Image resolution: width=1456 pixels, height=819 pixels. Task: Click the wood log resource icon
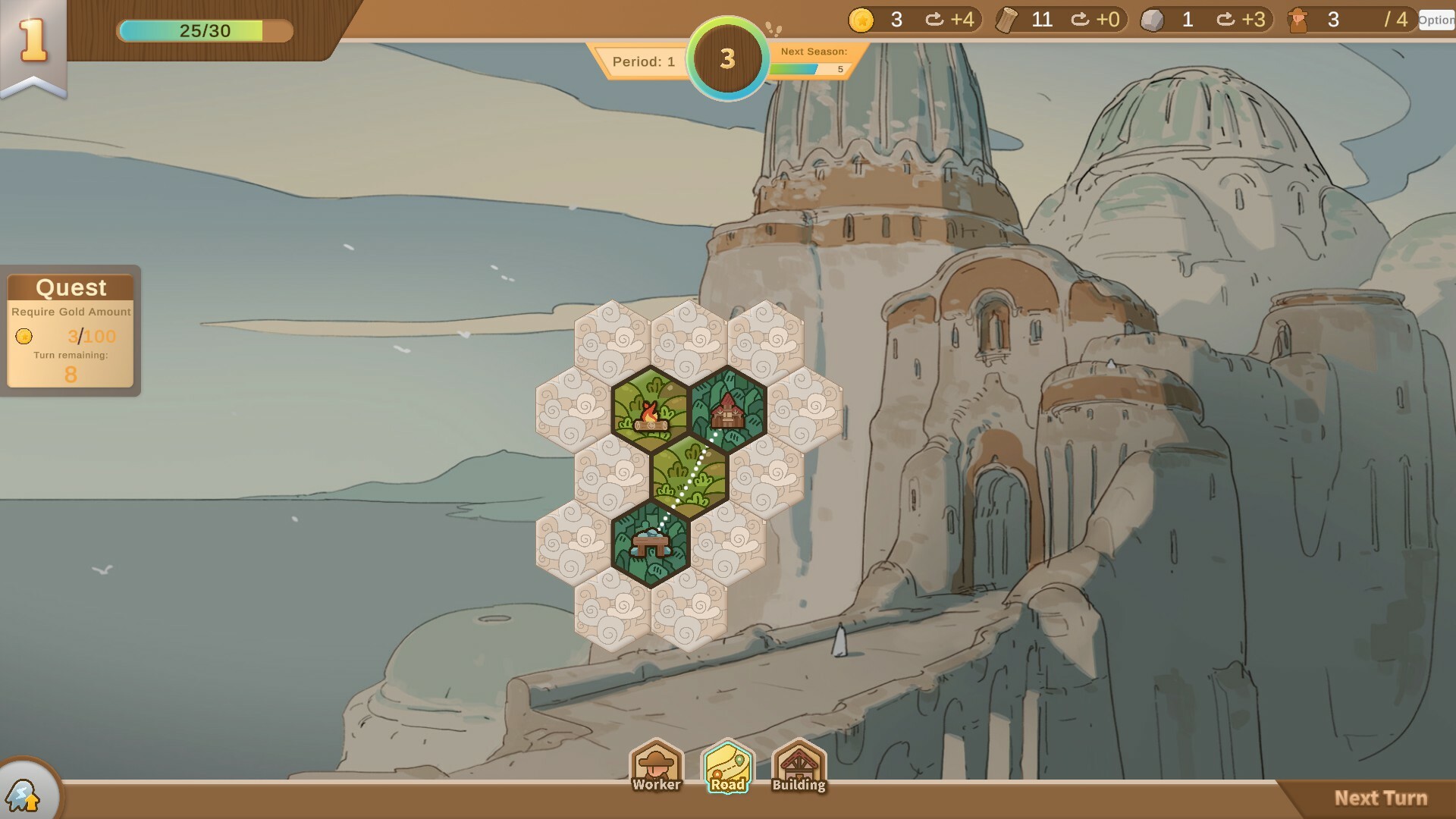pyautogui.click(x=1005, y=20)
